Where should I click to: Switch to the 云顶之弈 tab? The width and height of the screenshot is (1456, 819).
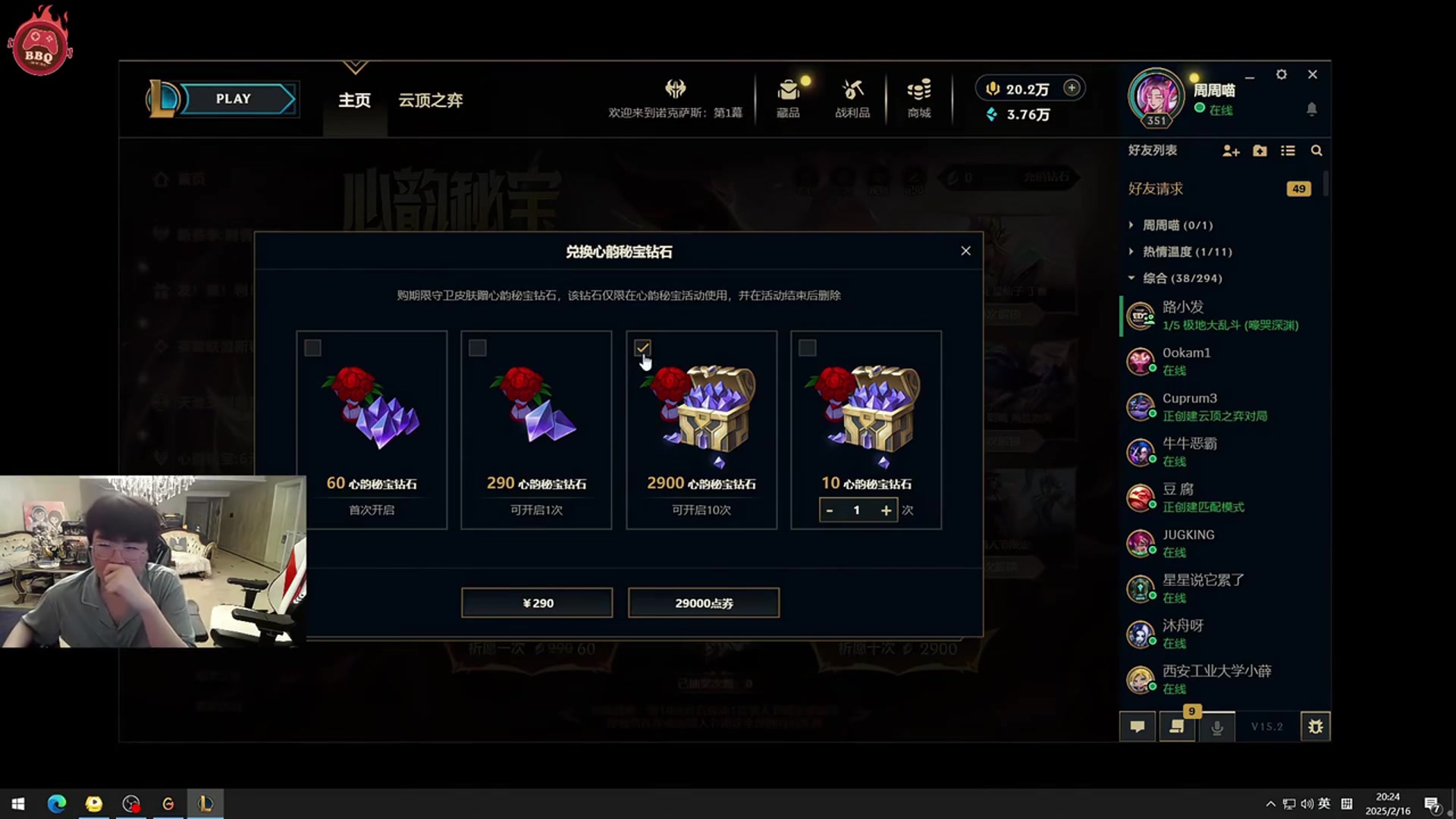(429, 100)
